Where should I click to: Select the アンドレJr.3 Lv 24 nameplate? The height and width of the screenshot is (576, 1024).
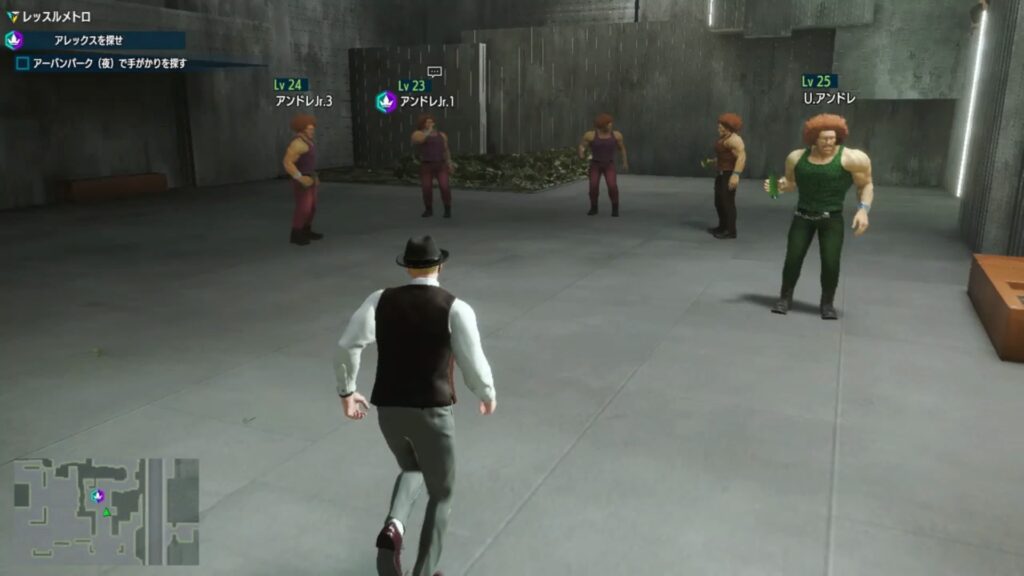(302, 93)
